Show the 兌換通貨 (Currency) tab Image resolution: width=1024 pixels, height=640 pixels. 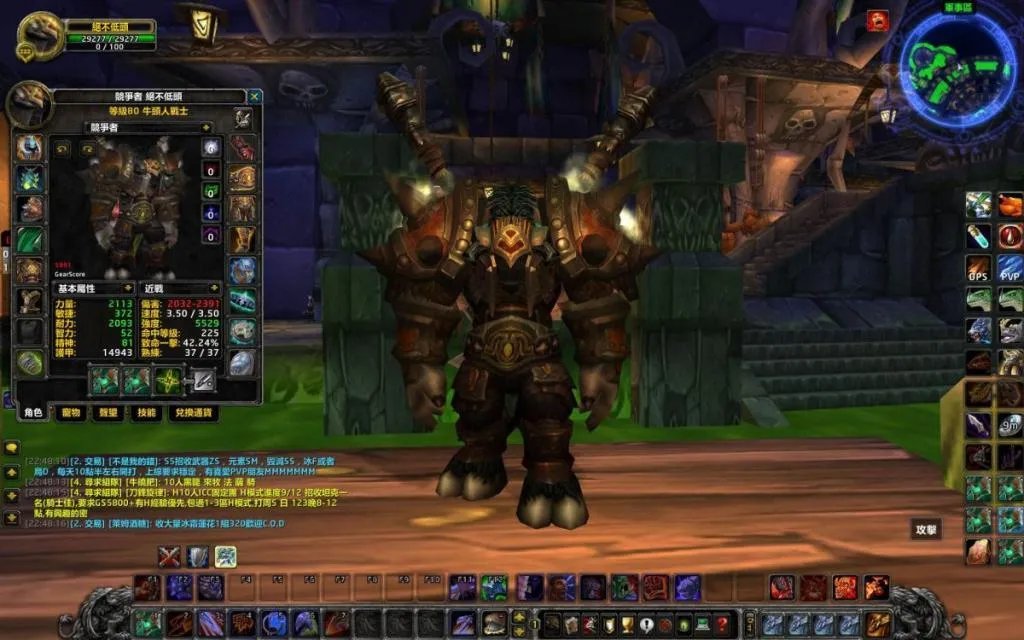[x=194, y=412]
